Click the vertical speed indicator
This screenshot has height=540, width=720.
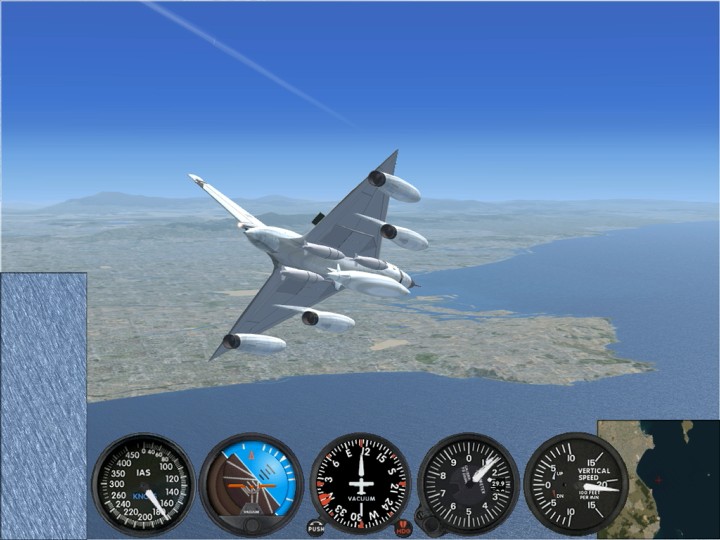click(576, 484)
